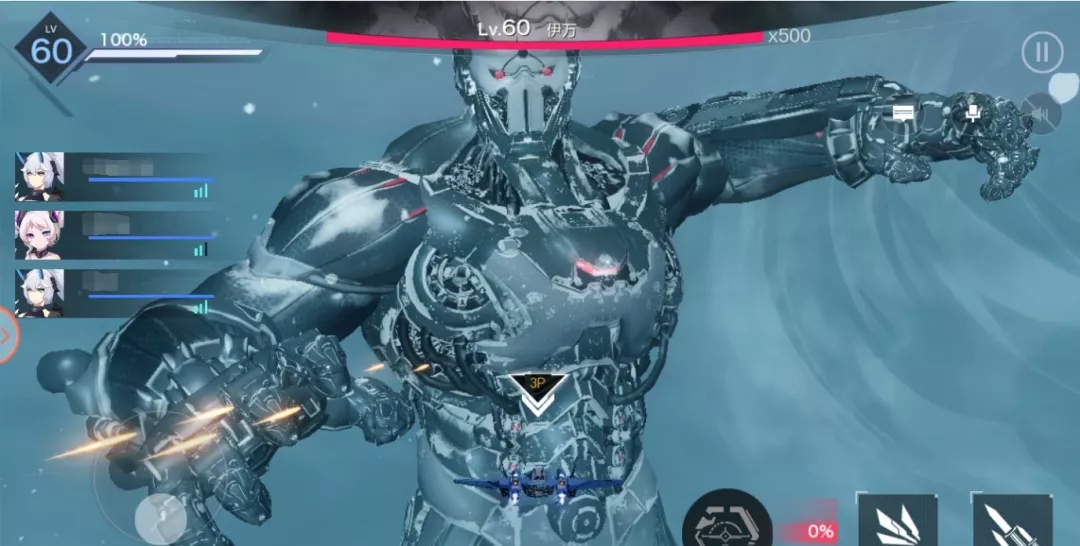Pause the battle with the pause button
The height and width of the screenshot is (546, 1080).
point(1042,51)
